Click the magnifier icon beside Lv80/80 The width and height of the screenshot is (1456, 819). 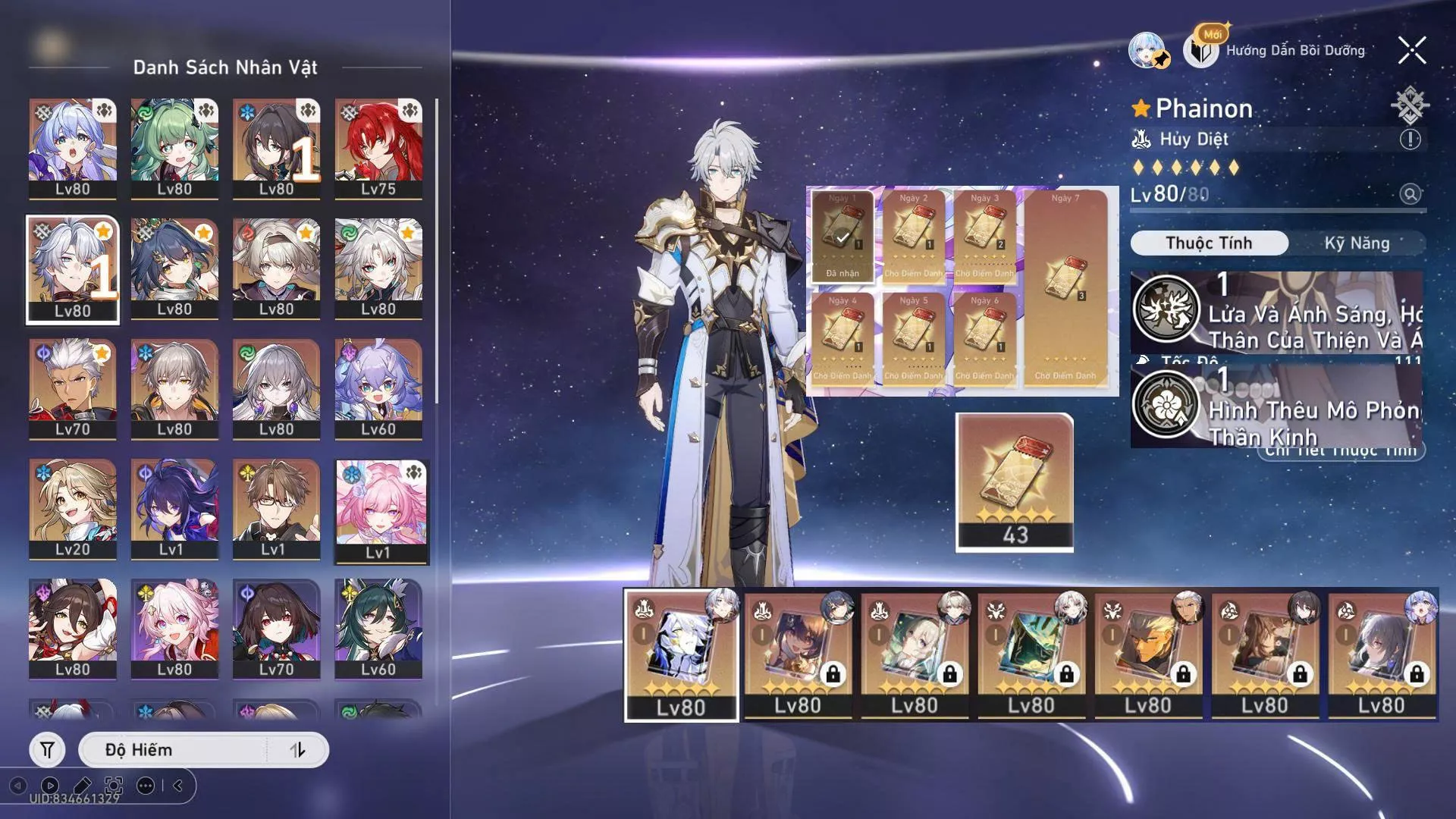click(x=1410, y=194)
